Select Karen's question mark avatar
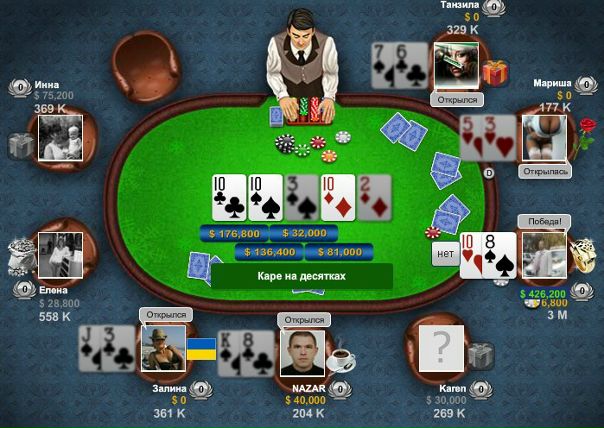Viewport: 604px width, 428px height. 441,351
